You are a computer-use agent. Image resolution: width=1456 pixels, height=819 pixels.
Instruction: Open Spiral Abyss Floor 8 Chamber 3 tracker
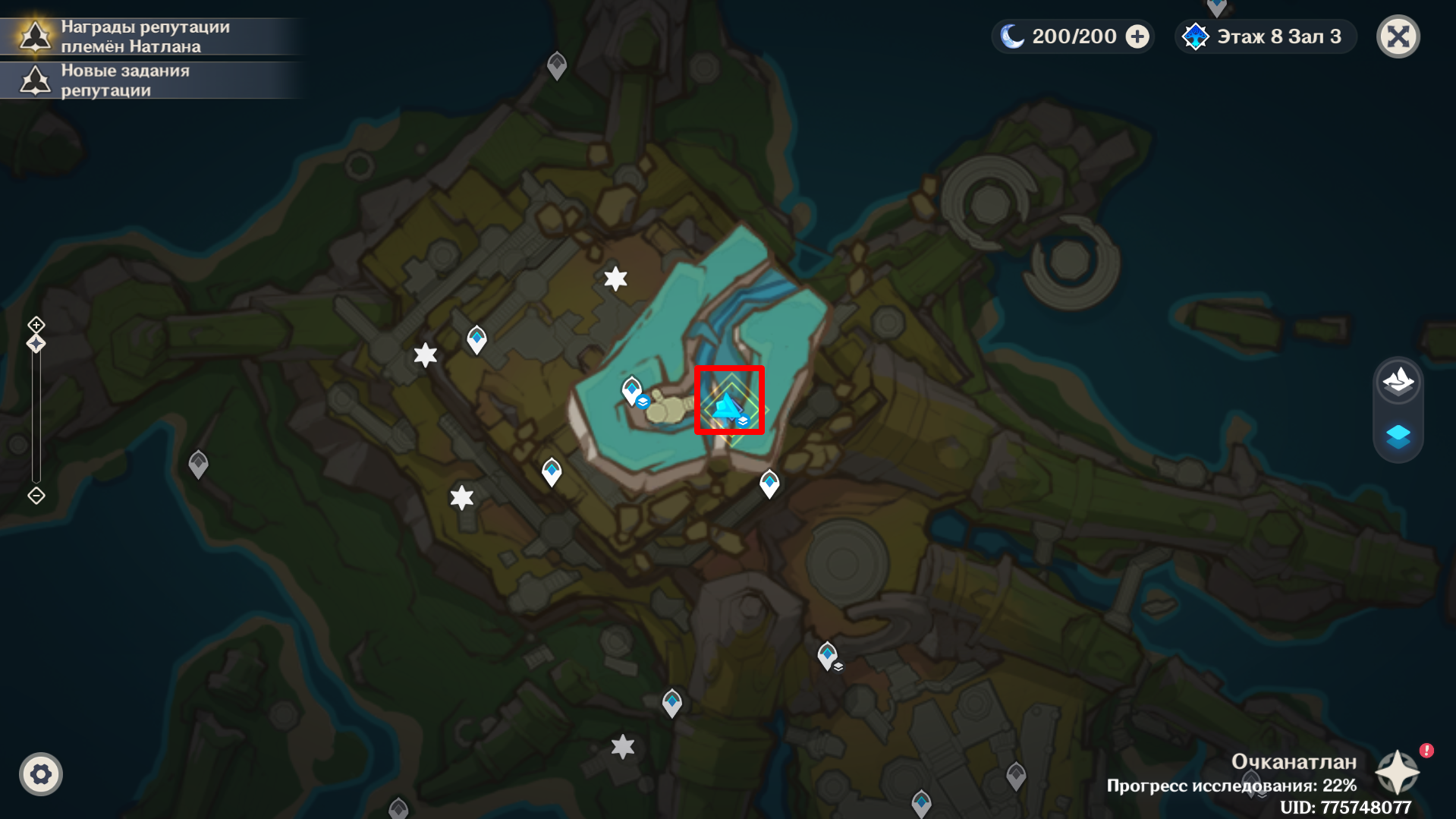click(x=1266, y=36)
